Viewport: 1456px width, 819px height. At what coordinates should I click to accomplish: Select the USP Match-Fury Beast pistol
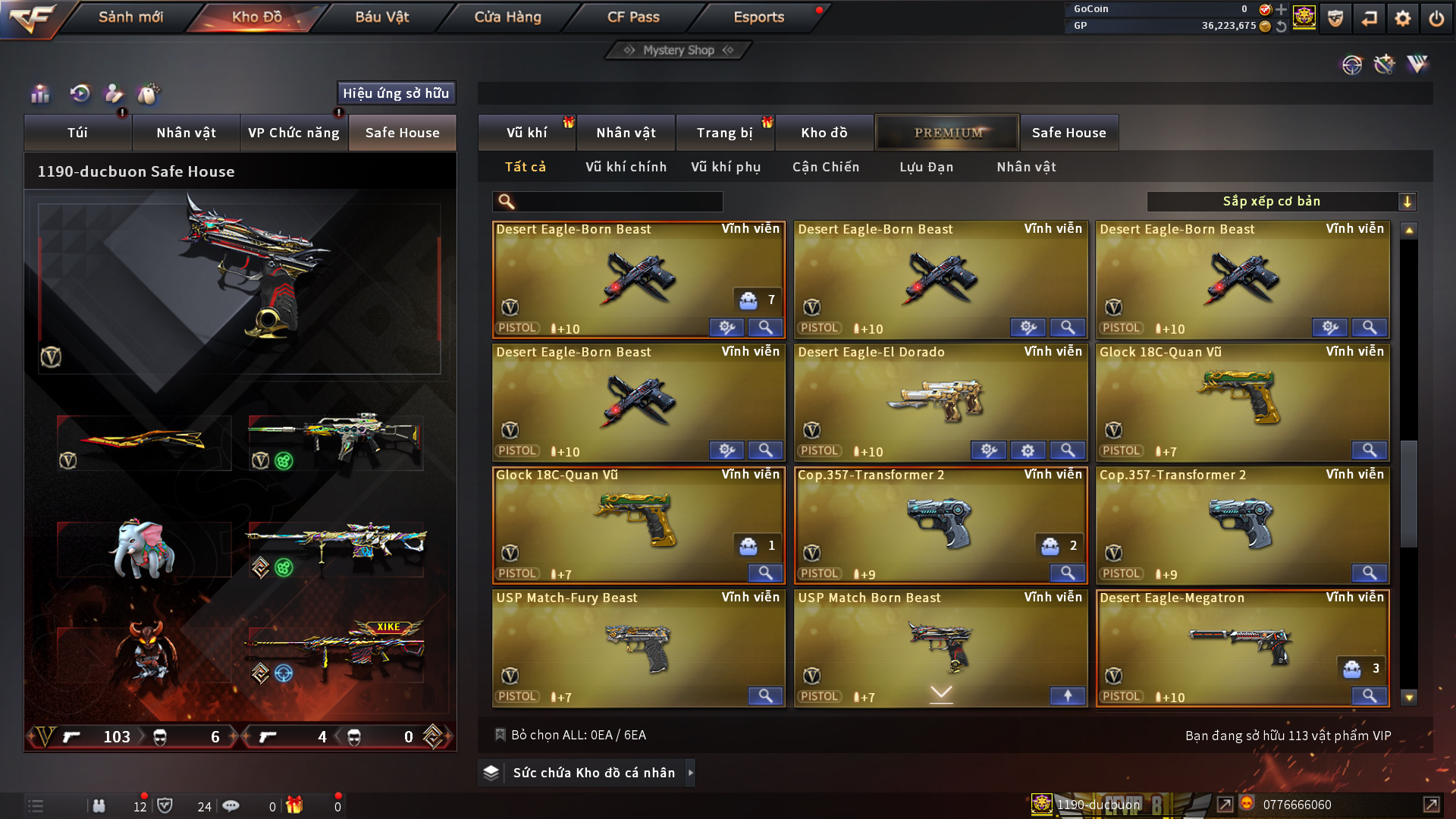tap(638, 648)
